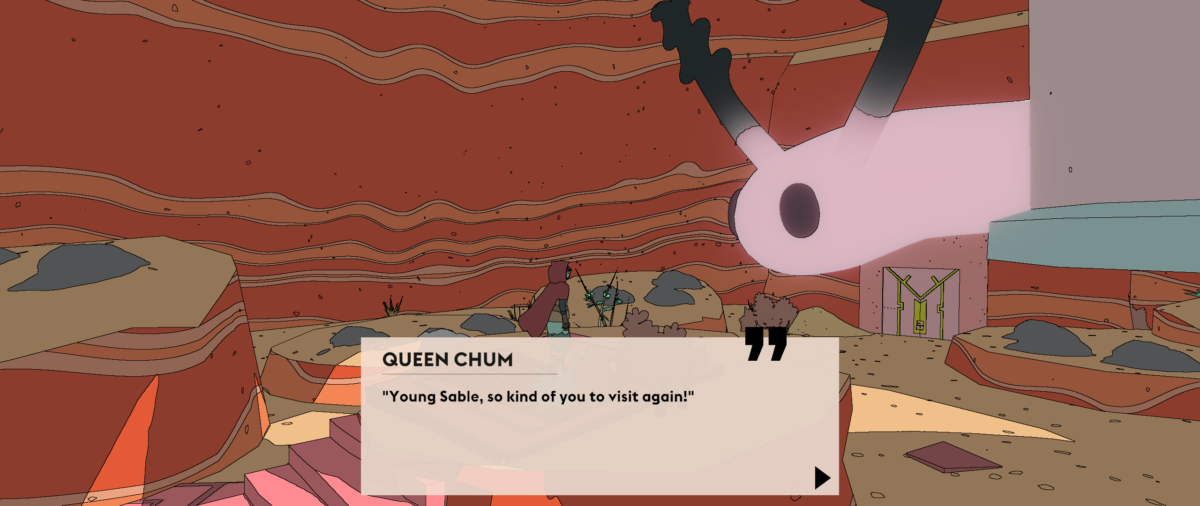The width and height of the screenshot is (1200, 506).
Task: Advance dialogue with the black arrow
Action: (x=822, y=477)
